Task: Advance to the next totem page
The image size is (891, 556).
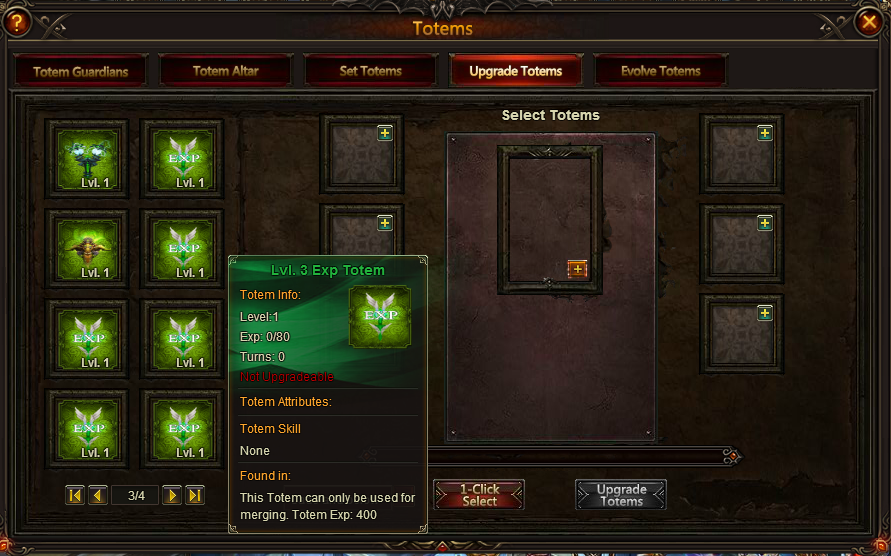Action: [172, 495]
